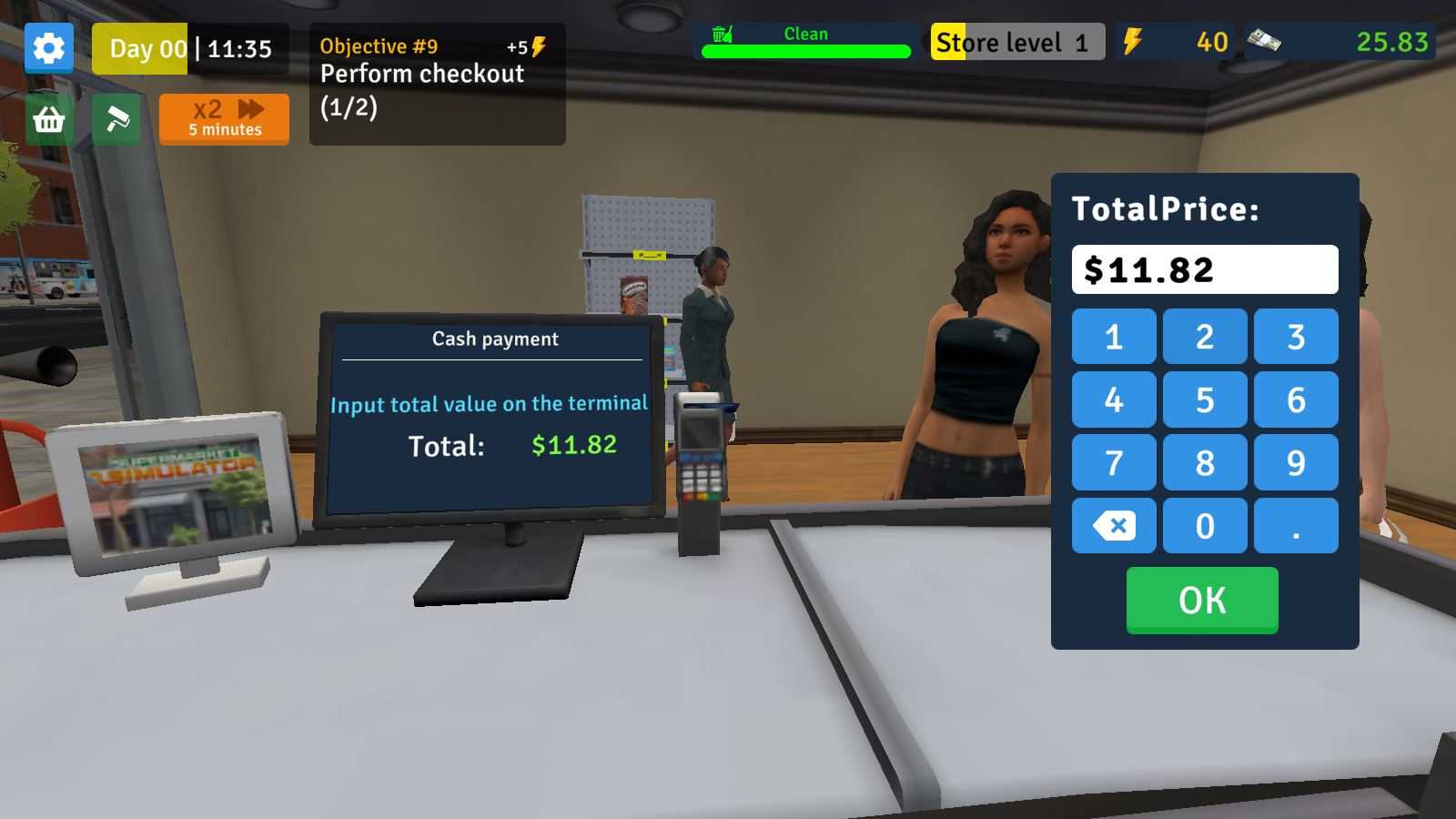The width and height of the screenshot is (1456, 819).
Task: Open the settings gear menu
Action: [49, 48]
